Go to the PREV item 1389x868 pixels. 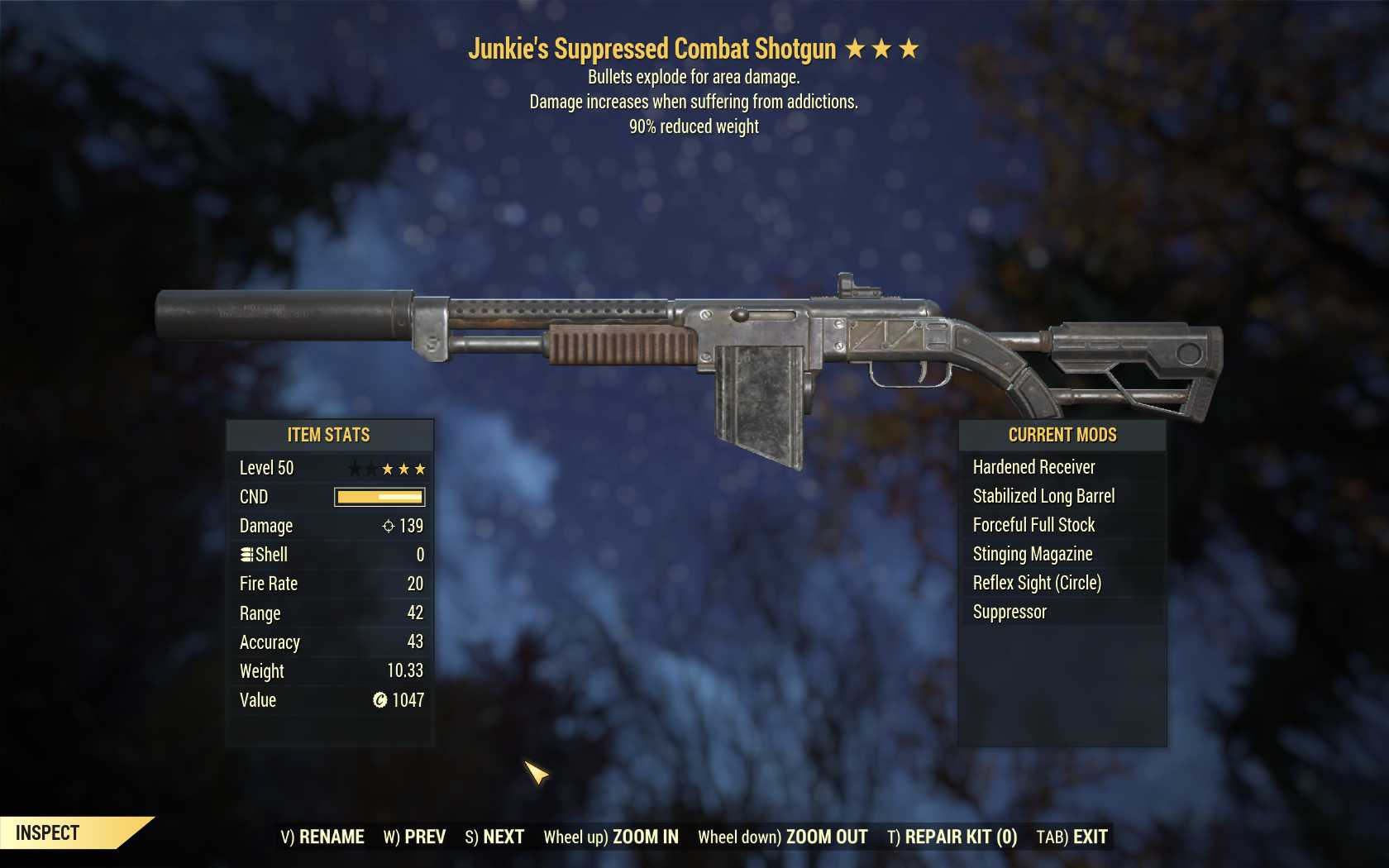click(x=414, y=837)
